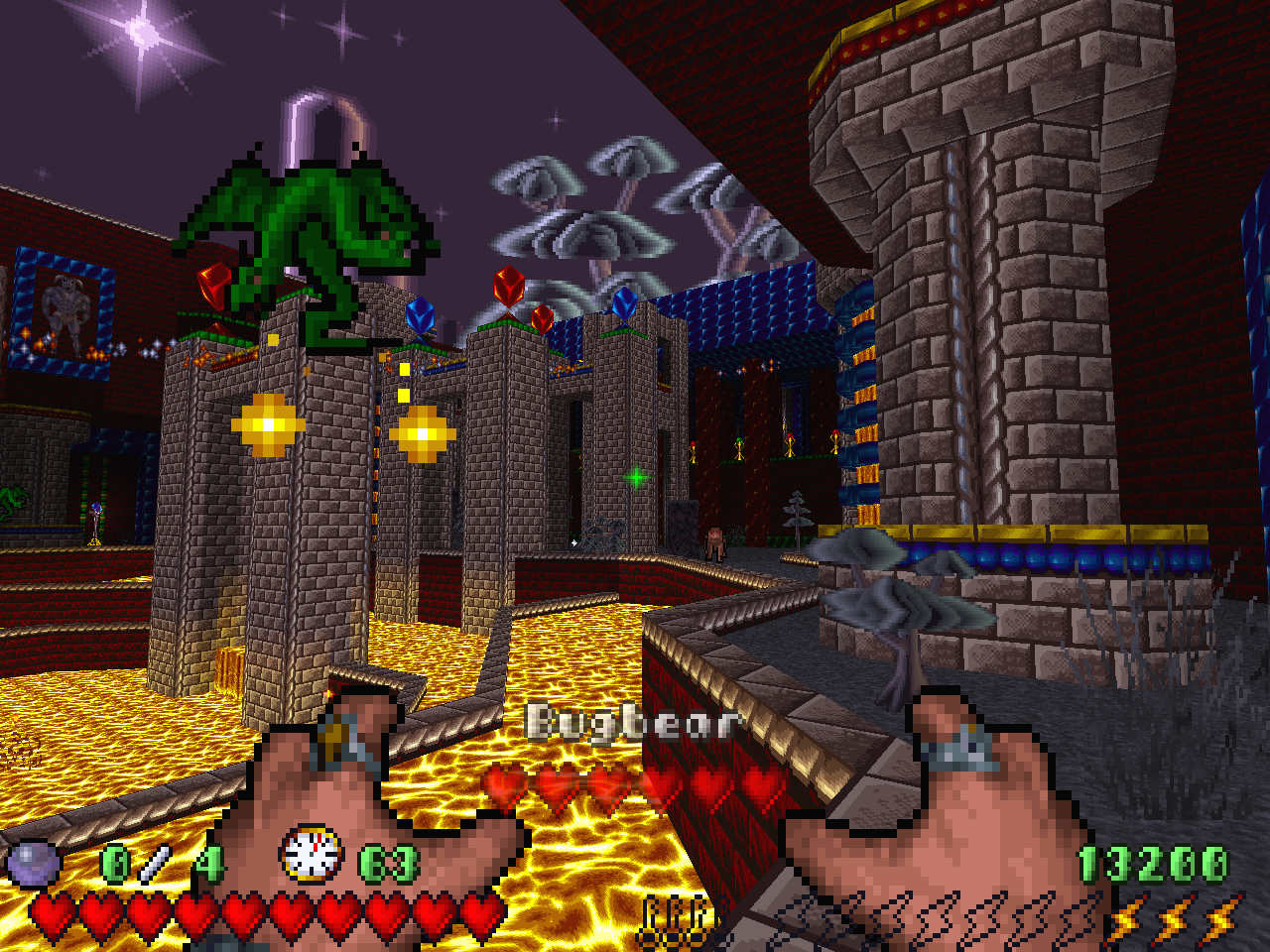The width and height of the screenshot is (1270, 952).
Task: Select the stopwatch timer icon
Action: pyautogui.click(x=312, y=854)
